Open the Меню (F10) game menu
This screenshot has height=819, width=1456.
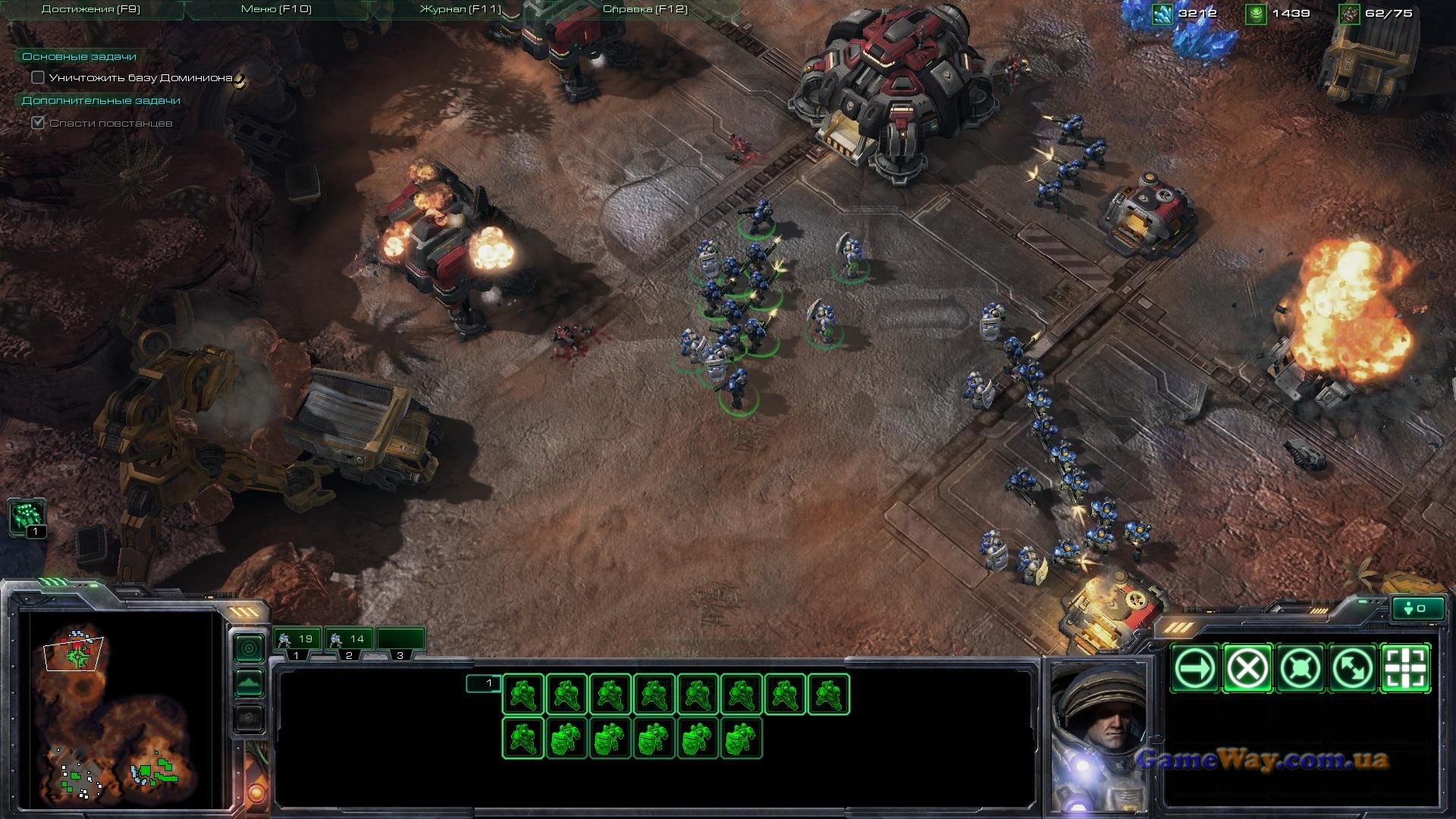(x=276, y=9)
